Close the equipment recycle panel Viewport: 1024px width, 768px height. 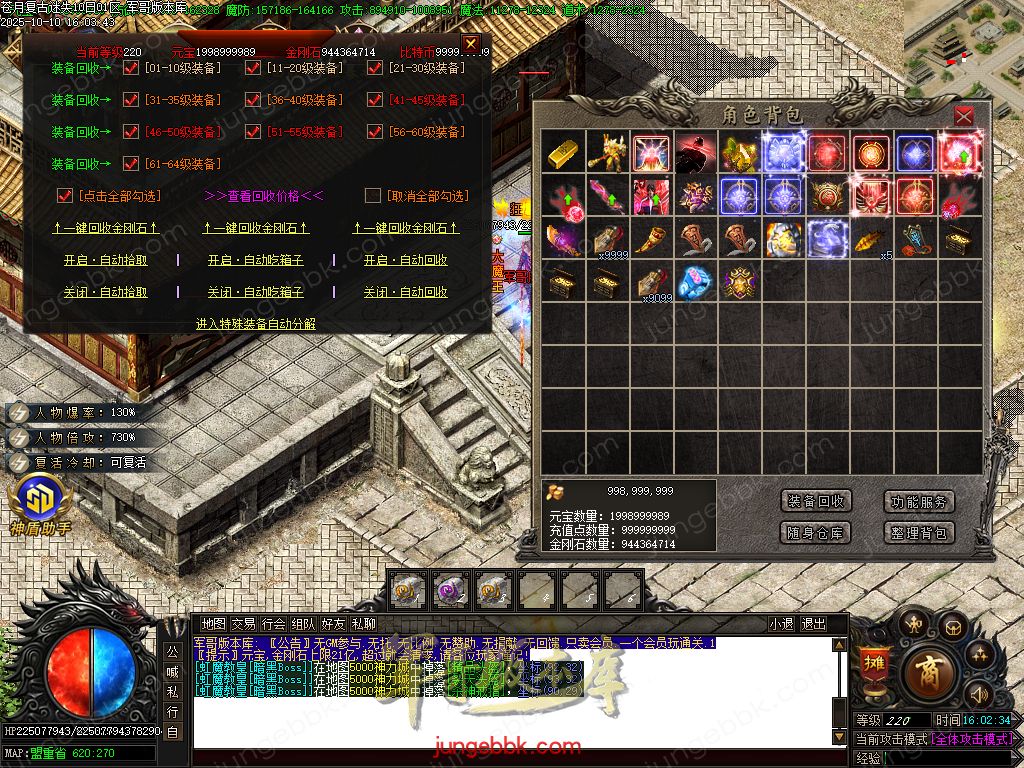coord(471,44)
